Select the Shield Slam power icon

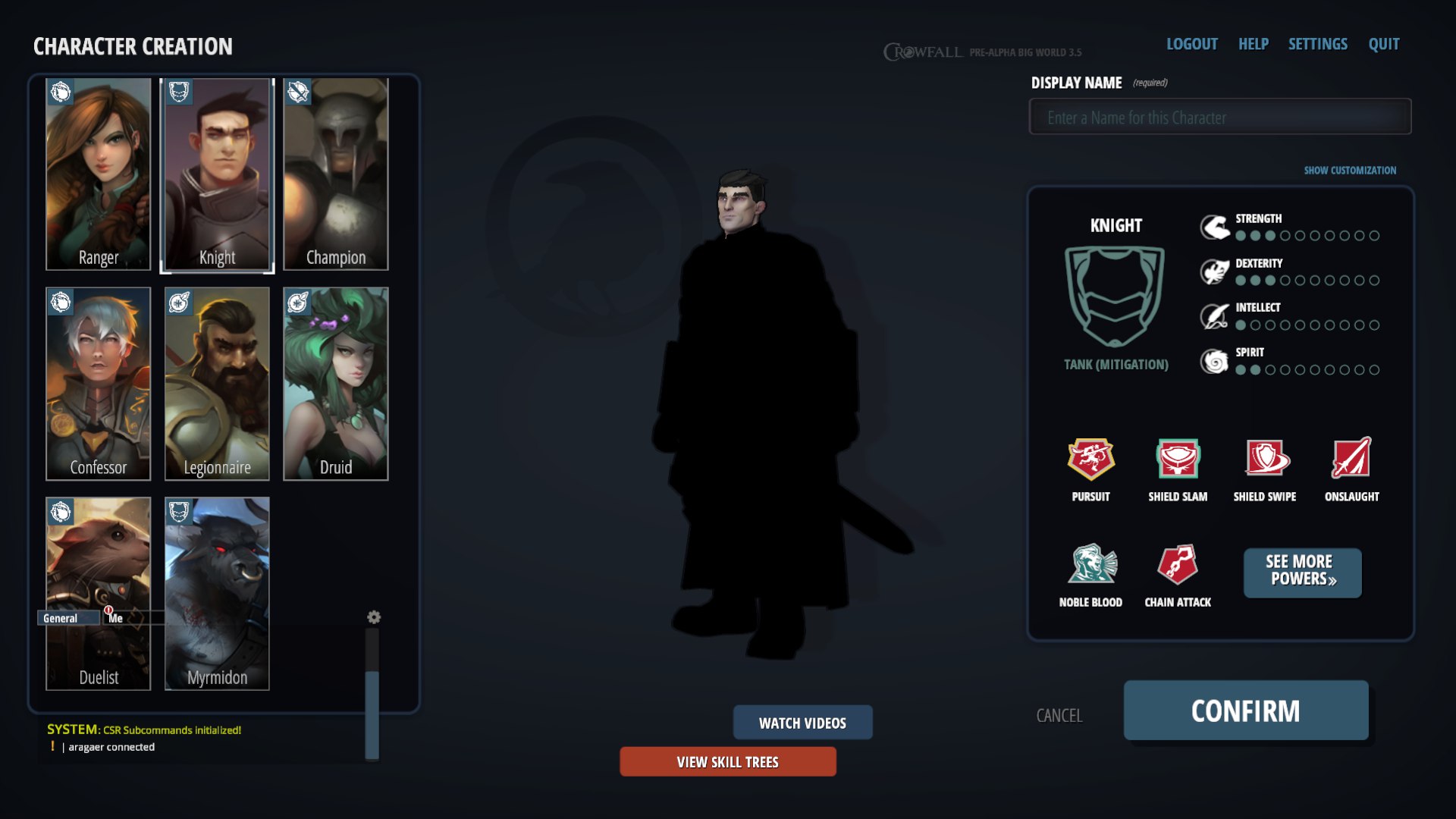(x=1177, y=459)
